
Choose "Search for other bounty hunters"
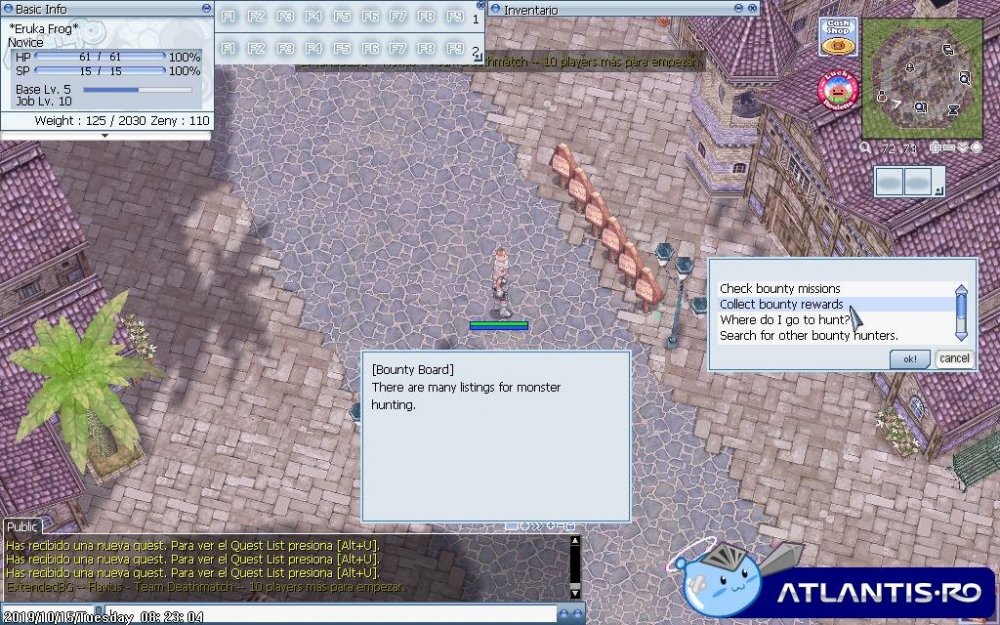(808, 336)
